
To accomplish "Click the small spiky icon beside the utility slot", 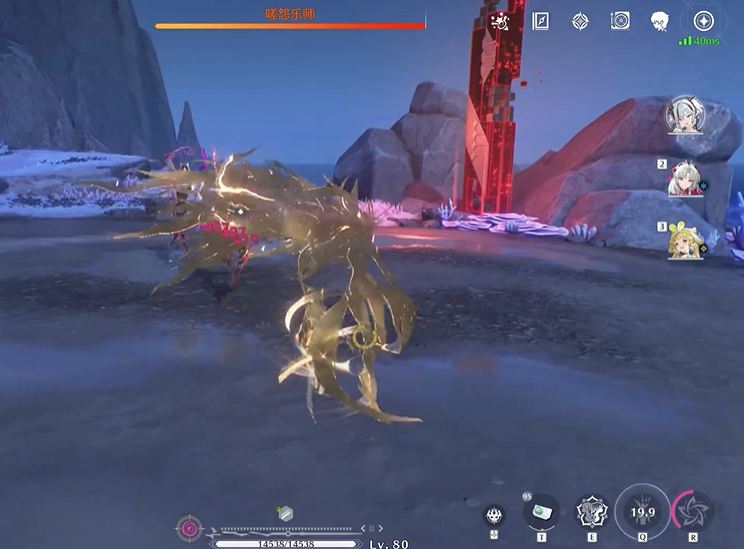I will [x=494, y=516].
